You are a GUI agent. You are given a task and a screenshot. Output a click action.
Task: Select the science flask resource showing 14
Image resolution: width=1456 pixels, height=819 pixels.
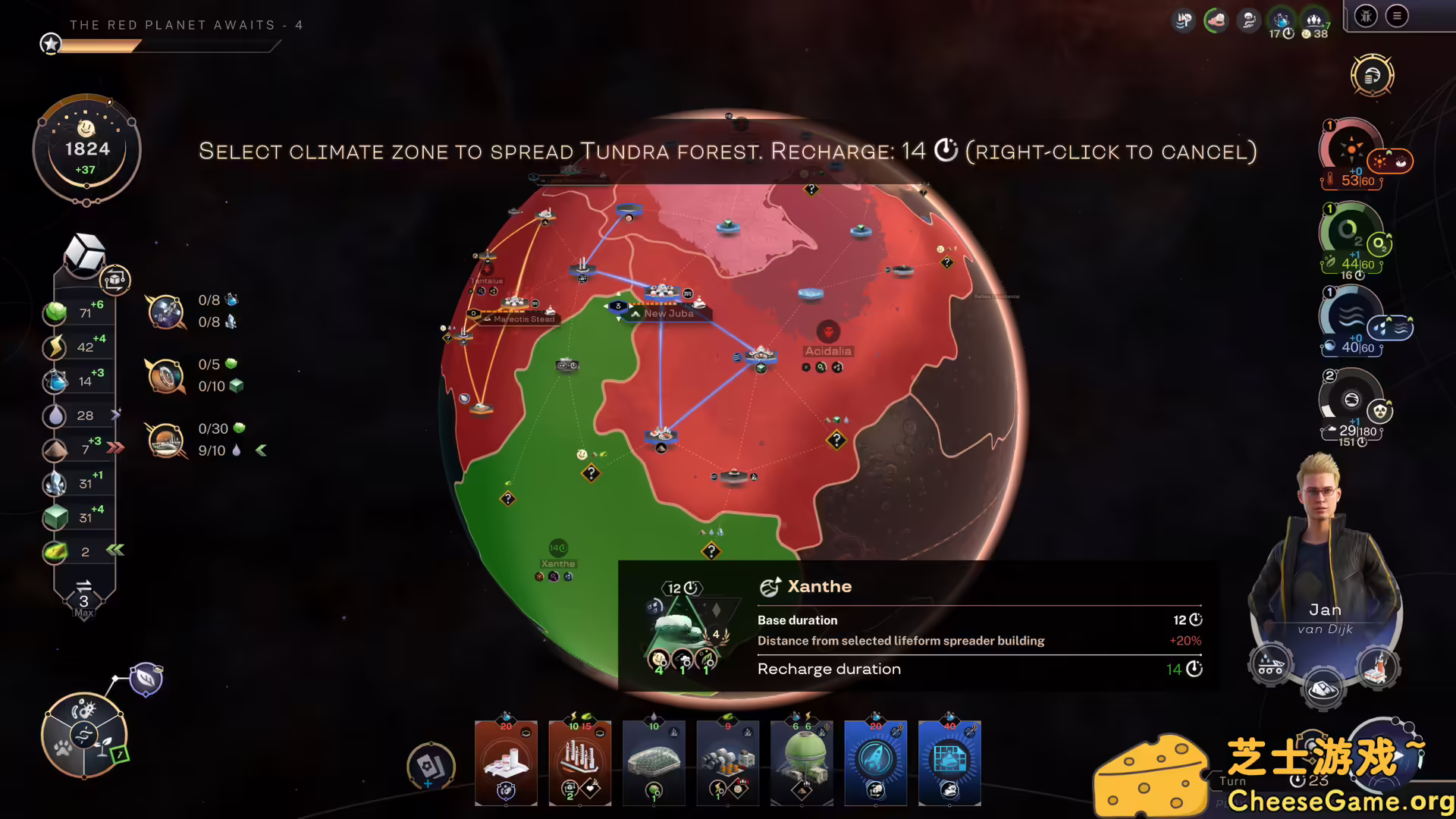(x=56, y=381)
